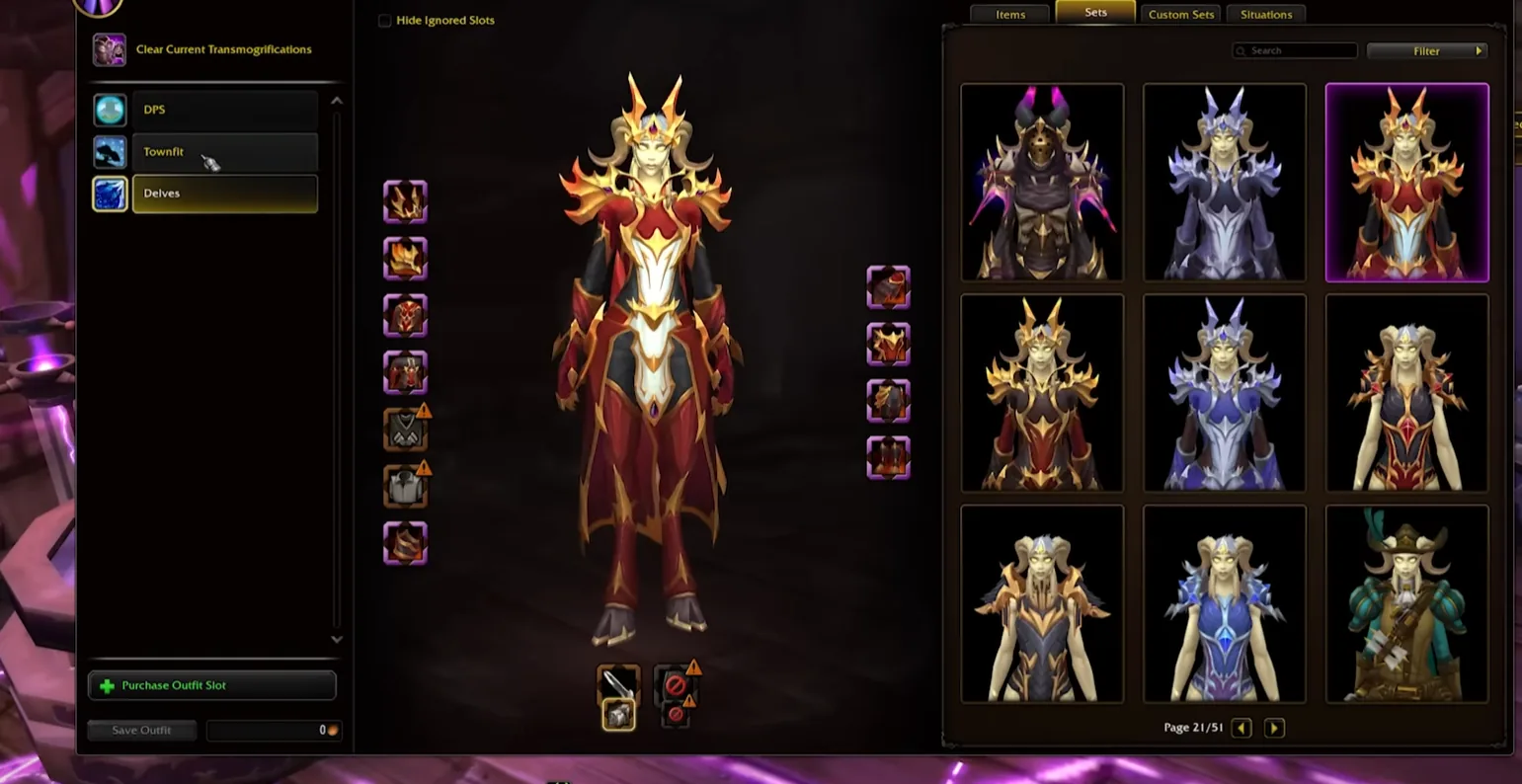Toggle Hide Ignored Slots checkbox

click(385, 21)
